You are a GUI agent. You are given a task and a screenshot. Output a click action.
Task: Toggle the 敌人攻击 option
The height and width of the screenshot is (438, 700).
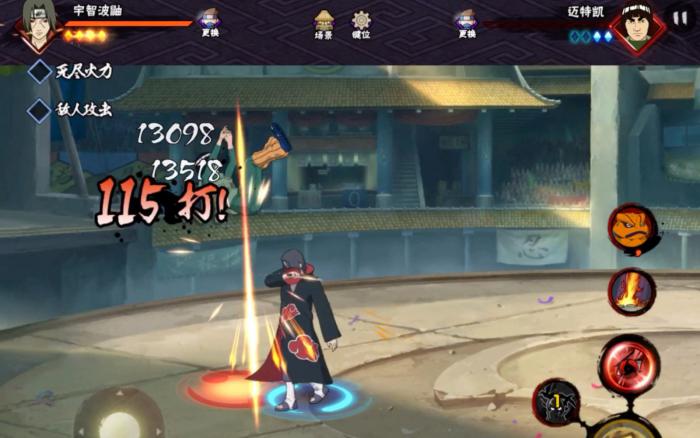[40, 109]
